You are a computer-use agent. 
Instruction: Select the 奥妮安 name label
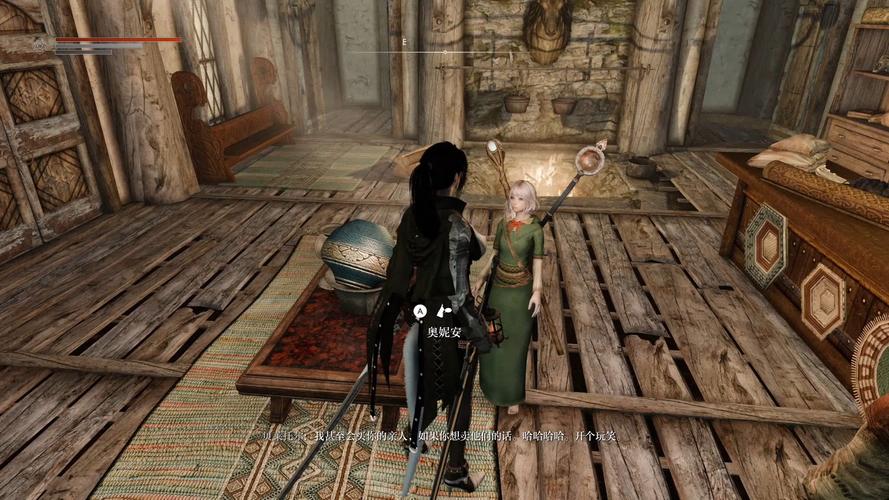[x=445, y=332]
